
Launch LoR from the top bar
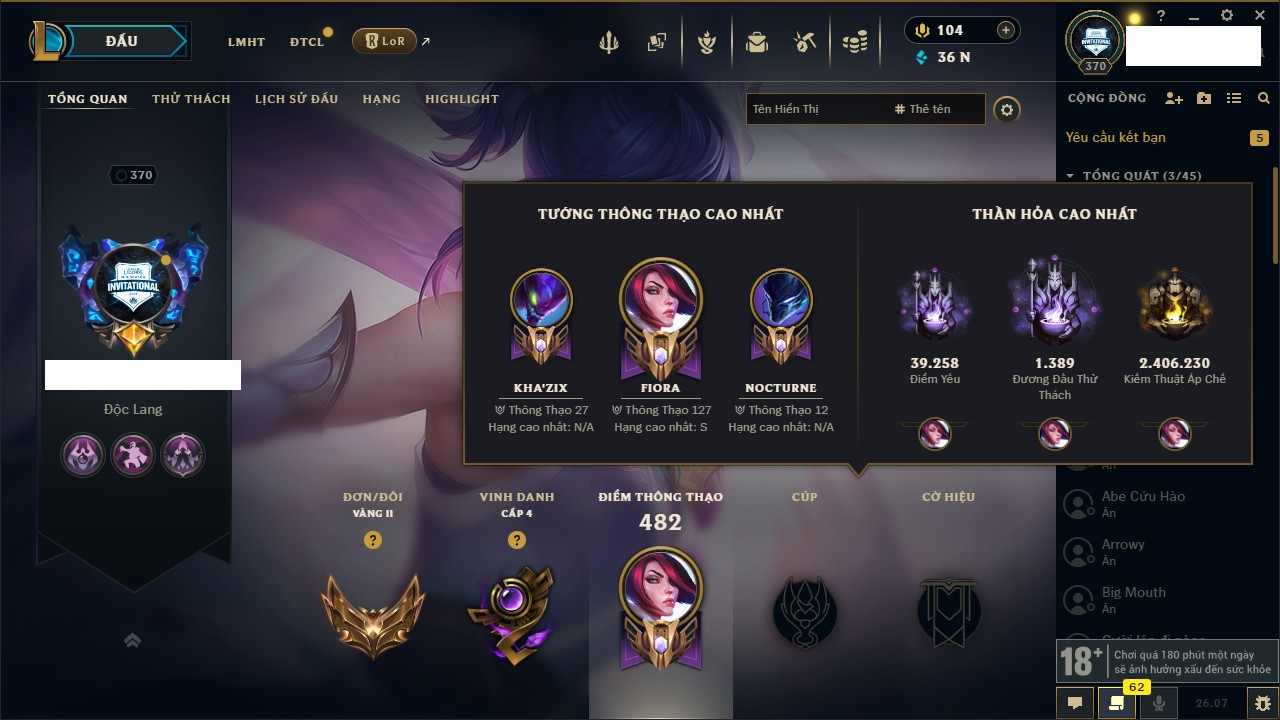[384, 41]
